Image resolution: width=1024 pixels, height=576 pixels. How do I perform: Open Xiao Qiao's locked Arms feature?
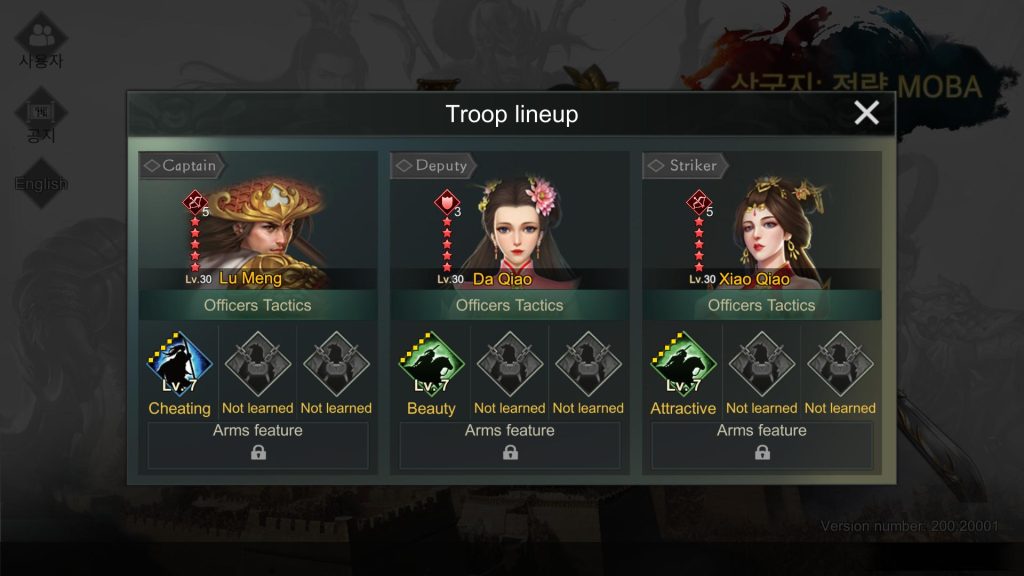click(762, 445)
